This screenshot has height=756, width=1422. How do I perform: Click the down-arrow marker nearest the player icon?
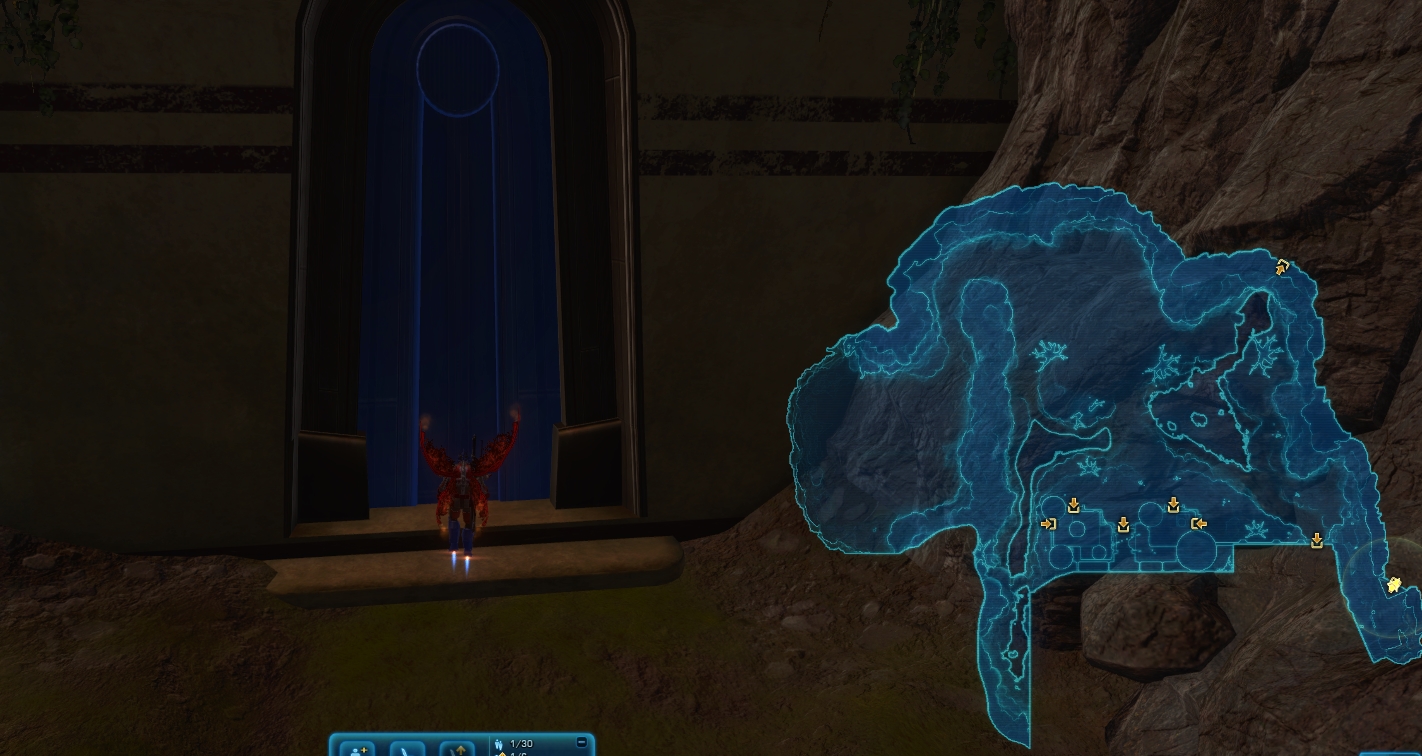[x=1317, y=541]
